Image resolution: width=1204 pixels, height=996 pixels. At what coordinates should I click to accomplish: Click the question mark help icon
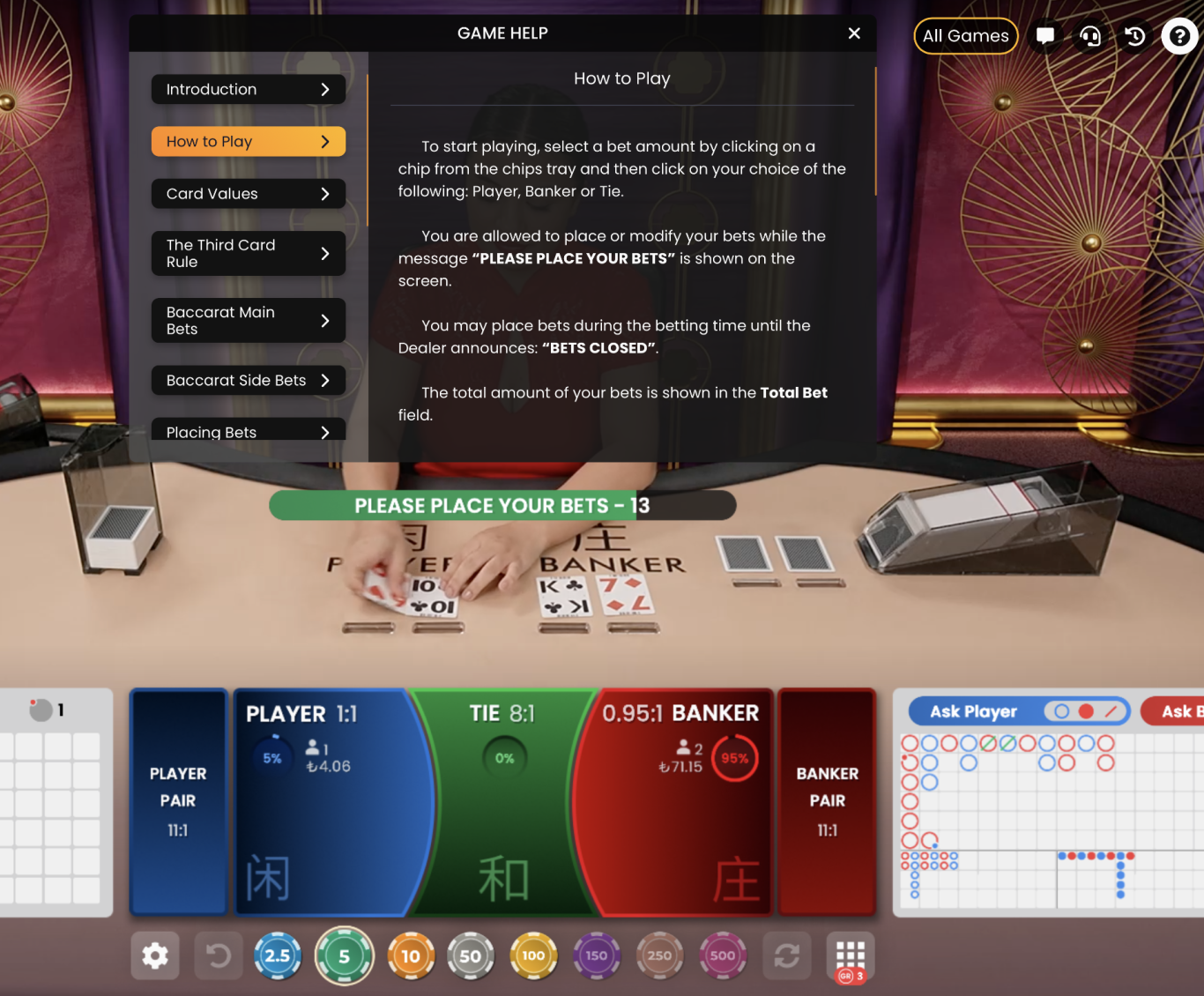pos(1179,36)
